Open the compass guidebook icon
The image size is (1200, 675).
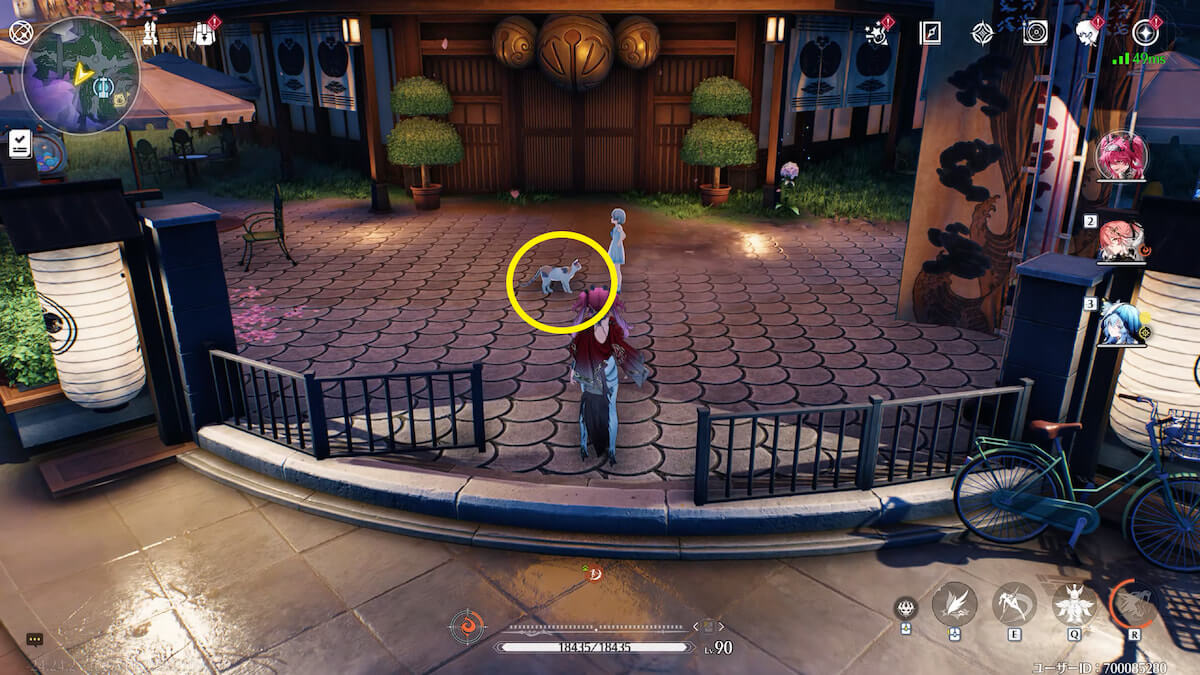point(930,33)
